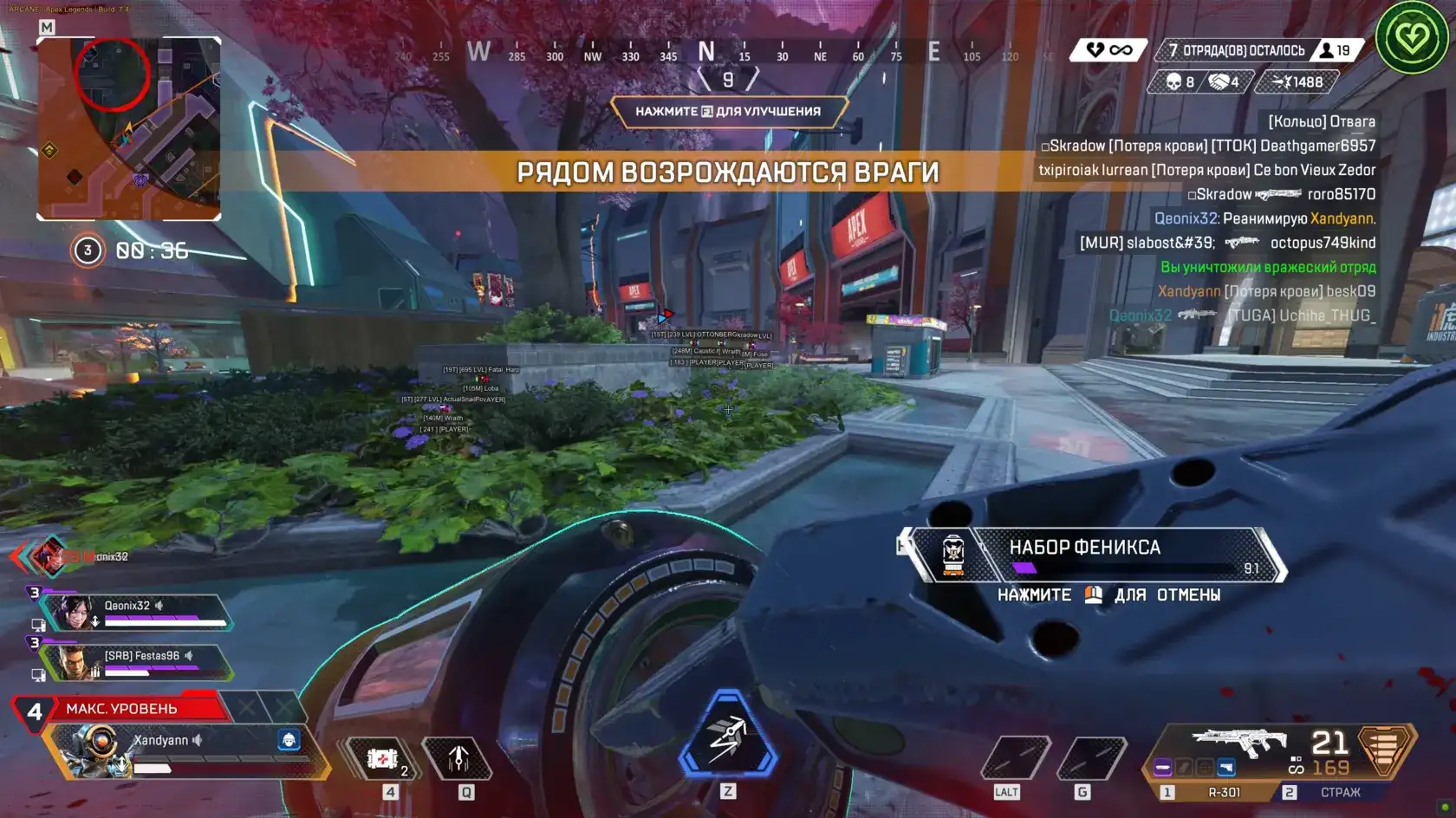
Task: Switch to the Страж weapon slot
Action: (x=1339, y=792)
